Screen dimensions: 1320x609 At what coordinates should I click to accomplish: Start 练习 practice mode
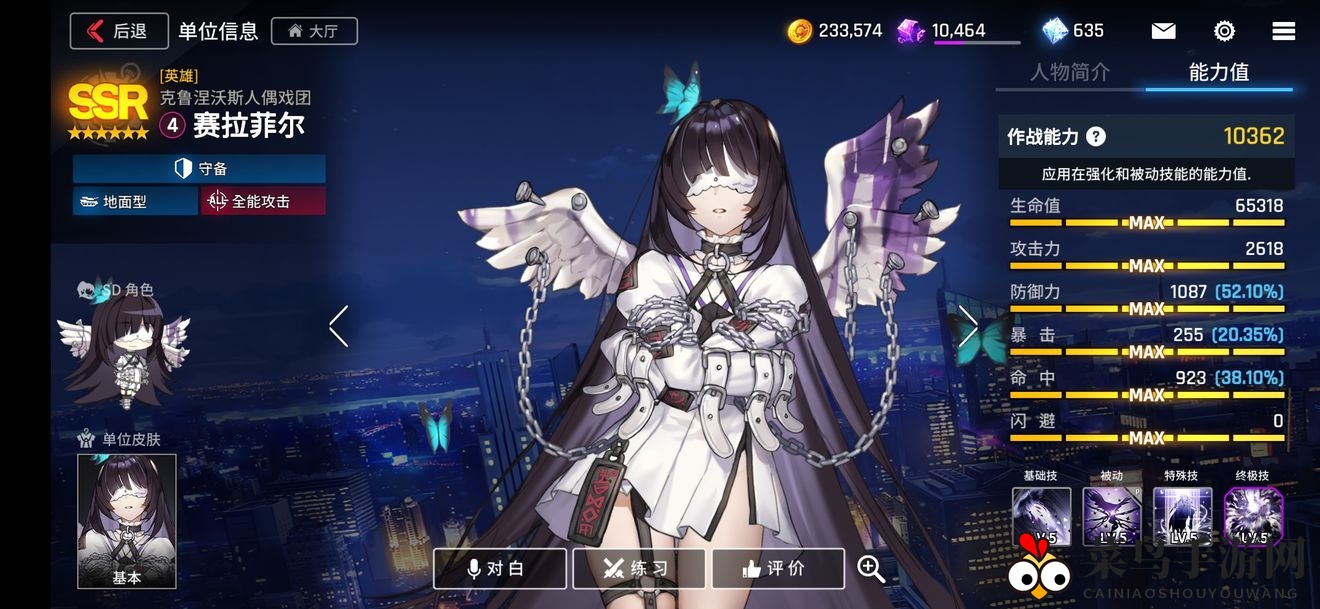pyautogui.click(x=638, y=568)
